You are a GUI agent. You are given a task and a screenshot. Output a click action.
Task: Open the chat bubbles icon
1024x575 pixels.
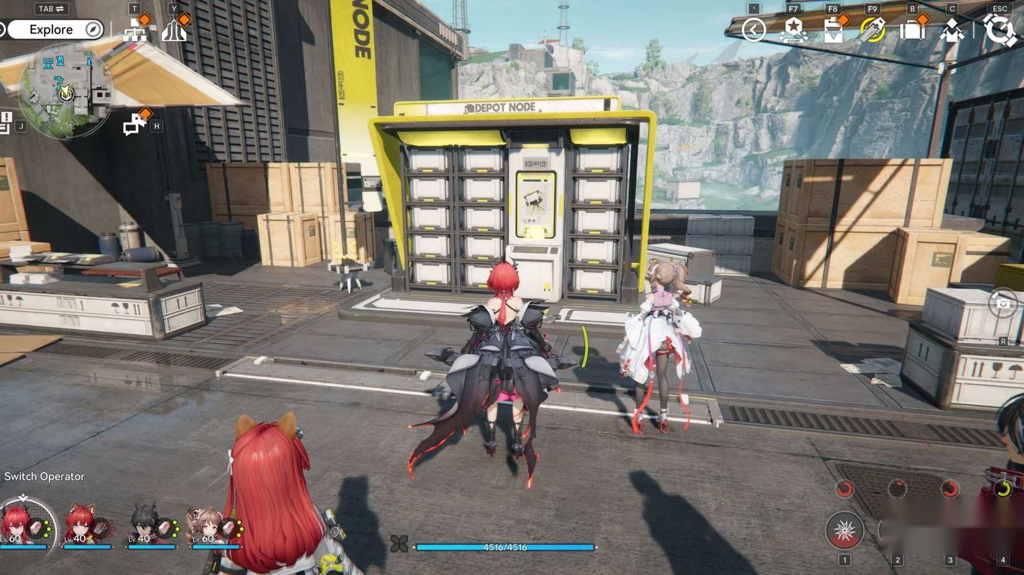click(134, 125)
